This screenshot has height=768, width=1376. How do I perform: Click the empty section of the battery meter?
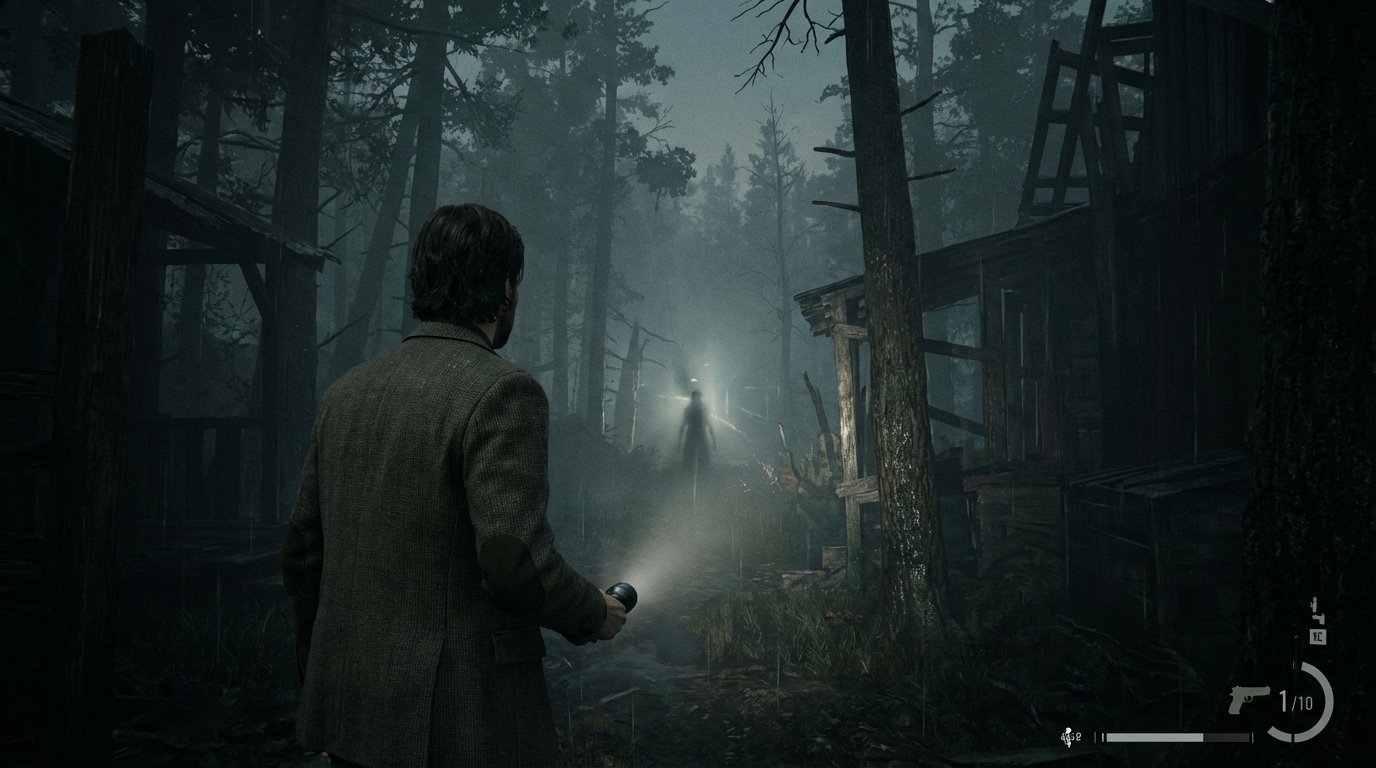click(x=1228, y=737)
